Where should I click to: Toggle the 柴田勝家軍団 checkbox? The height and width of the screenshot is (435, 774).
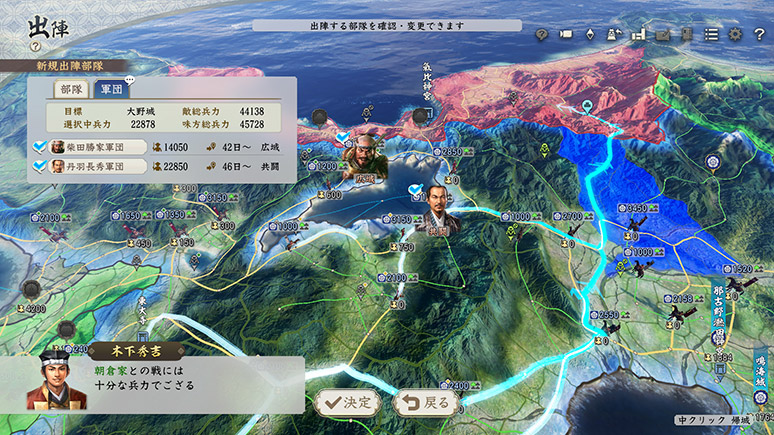click(40, 147)
